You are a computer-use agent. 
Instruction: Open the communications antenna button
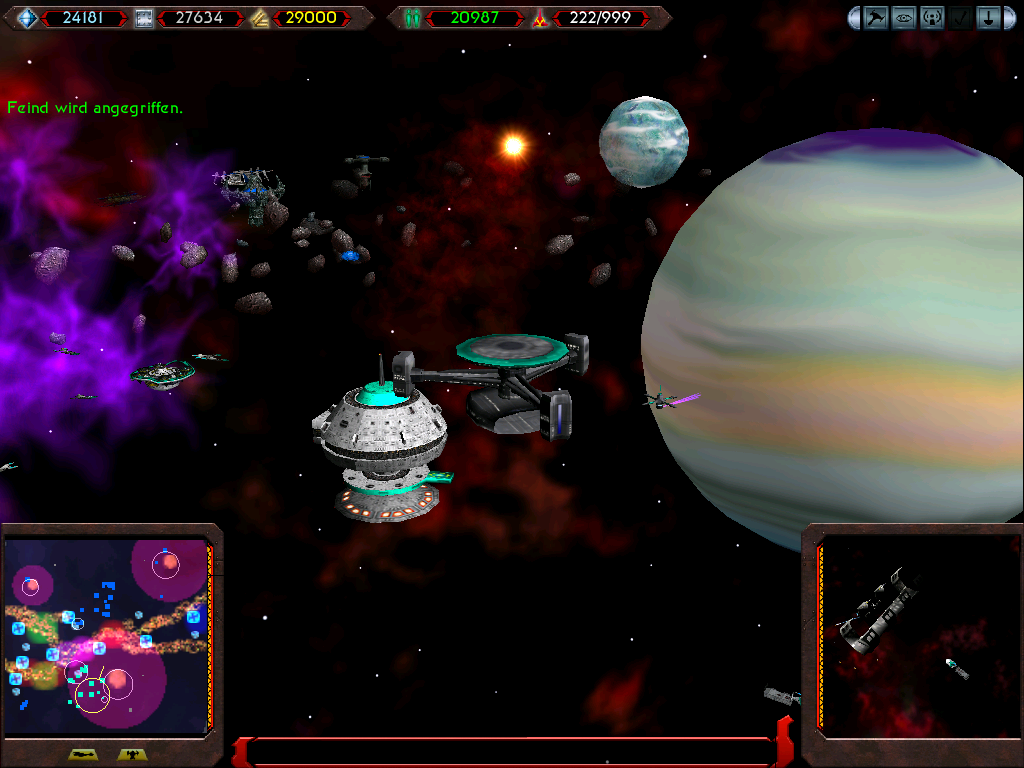[932, 18]
